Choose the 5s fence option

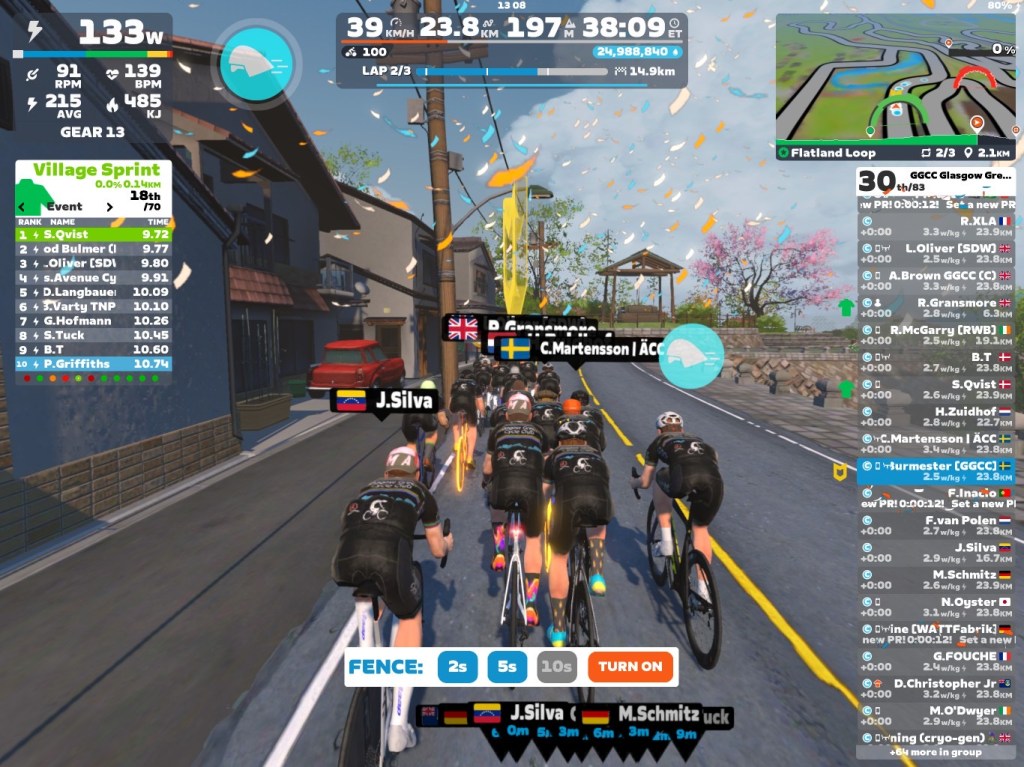click(x=507, y=666)
